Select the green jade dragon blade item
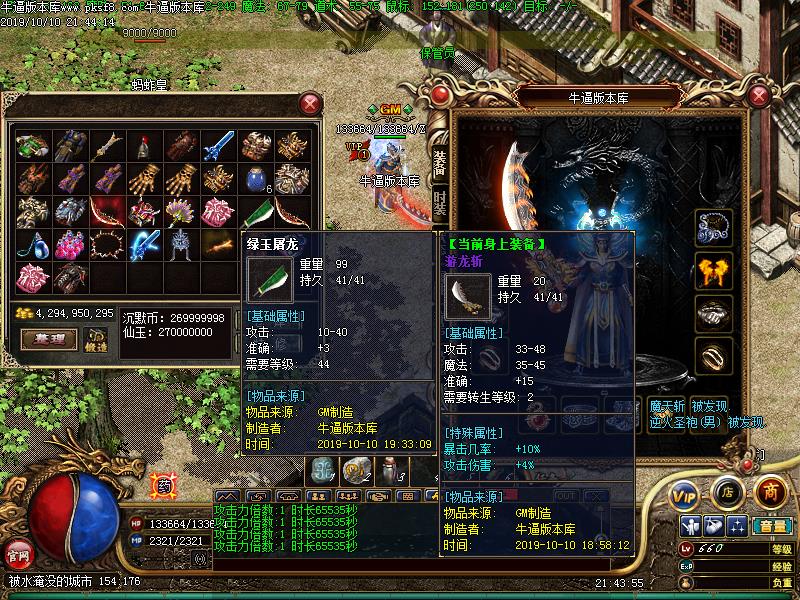Viewport: 800px width, 600px height. pos(257,212)
